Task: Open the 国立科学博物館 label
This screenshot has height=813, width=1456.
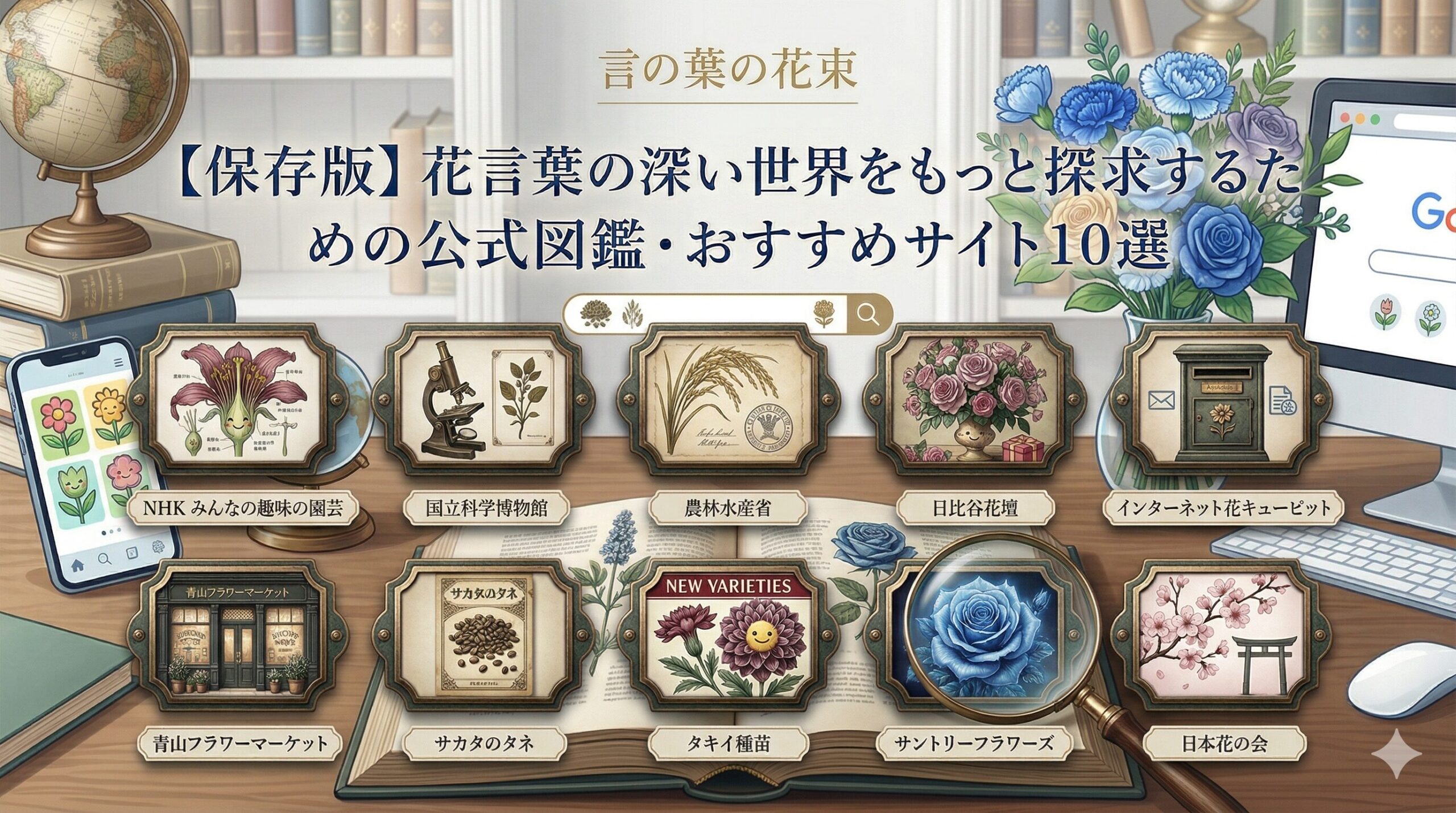Action: pyautogui.click(x=486, y=507)
